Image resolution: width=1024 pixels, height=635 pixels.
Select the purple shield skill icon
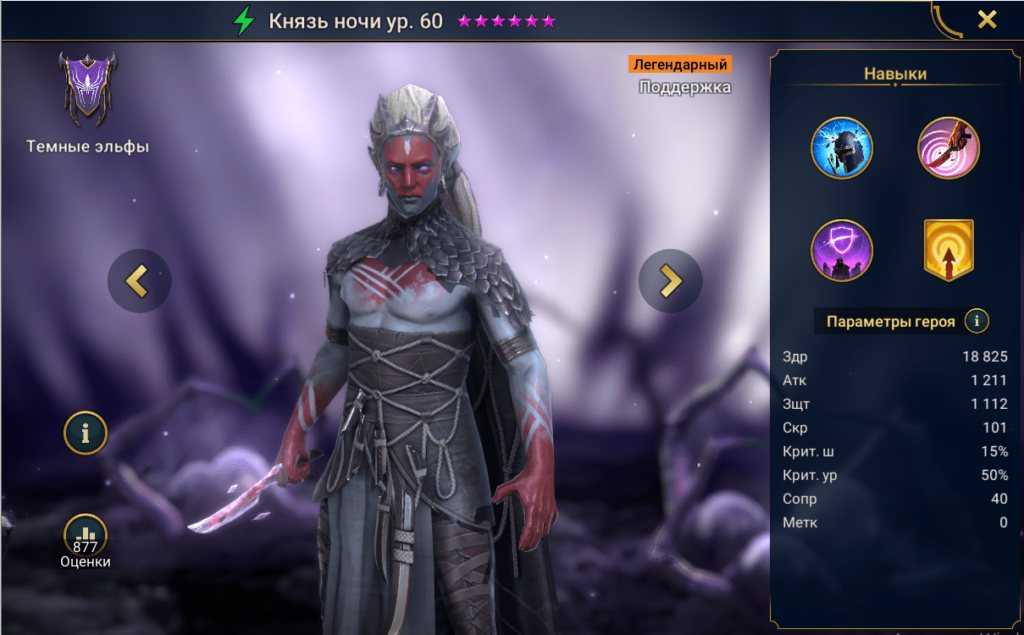(841, 250)
